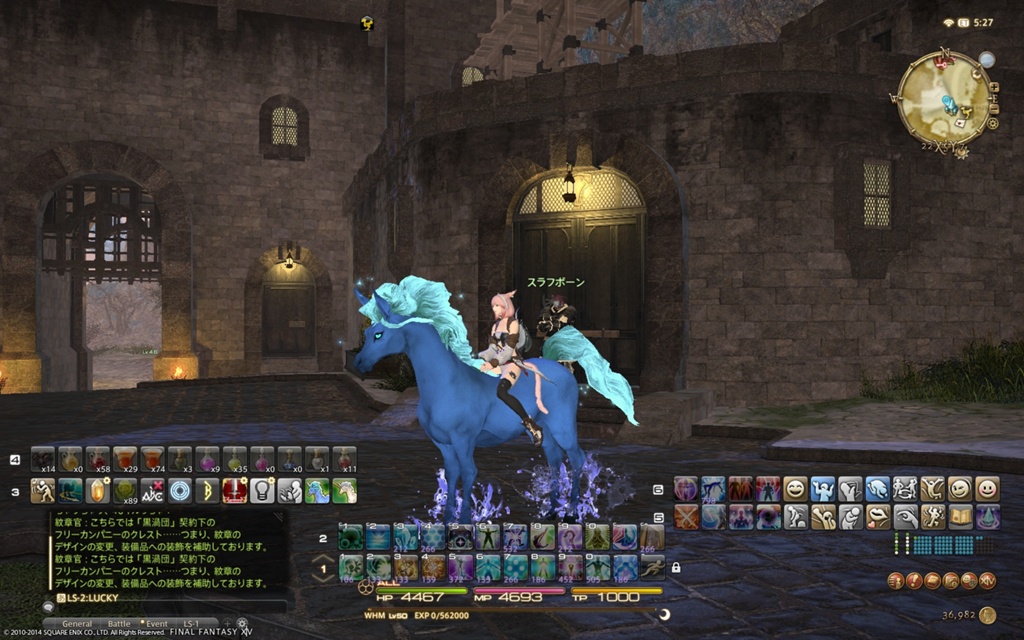Screen dimensions: 1024x640
Task: Use the white unicorn mount icon
Action: point(345,490)
